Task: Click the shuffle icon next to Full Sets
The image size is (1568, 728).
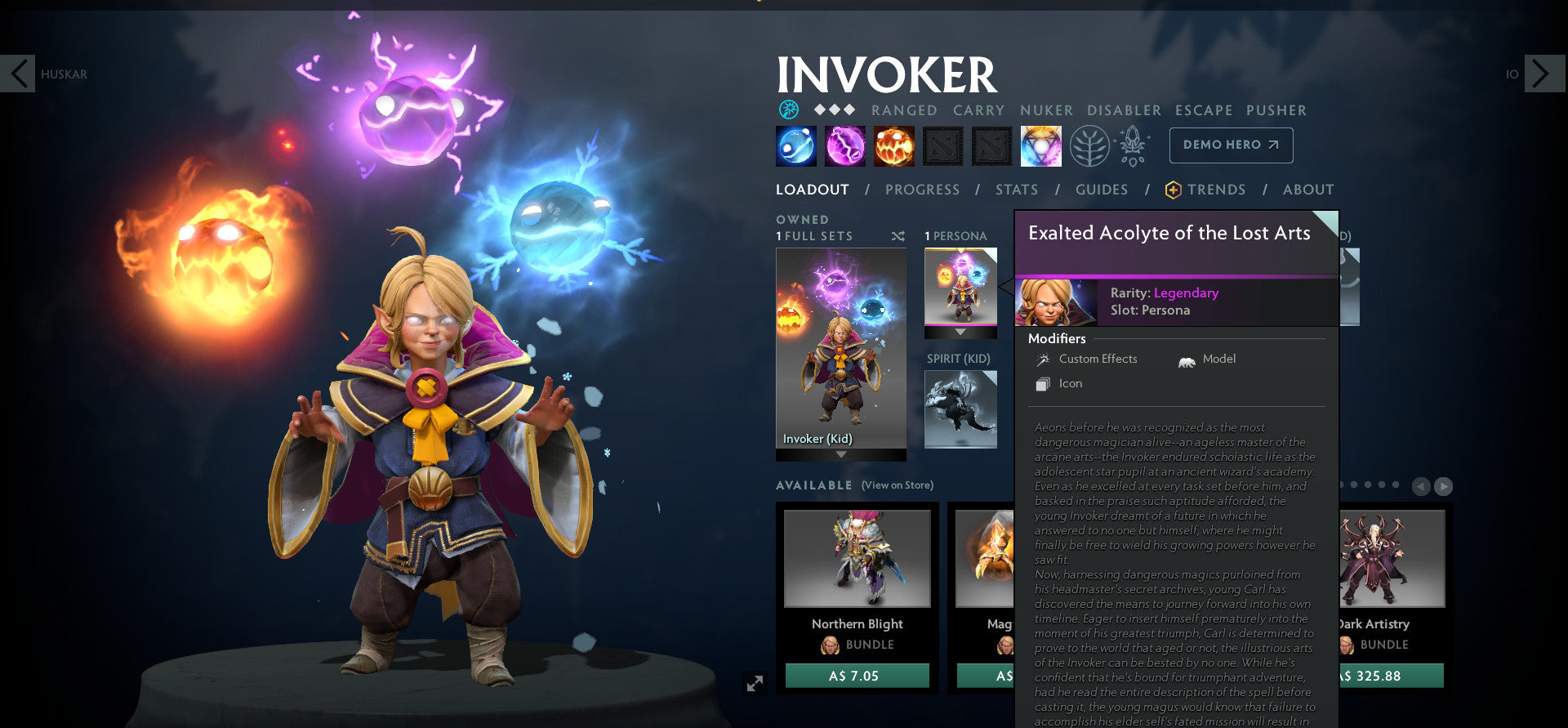Action: (x=899, y=235)
